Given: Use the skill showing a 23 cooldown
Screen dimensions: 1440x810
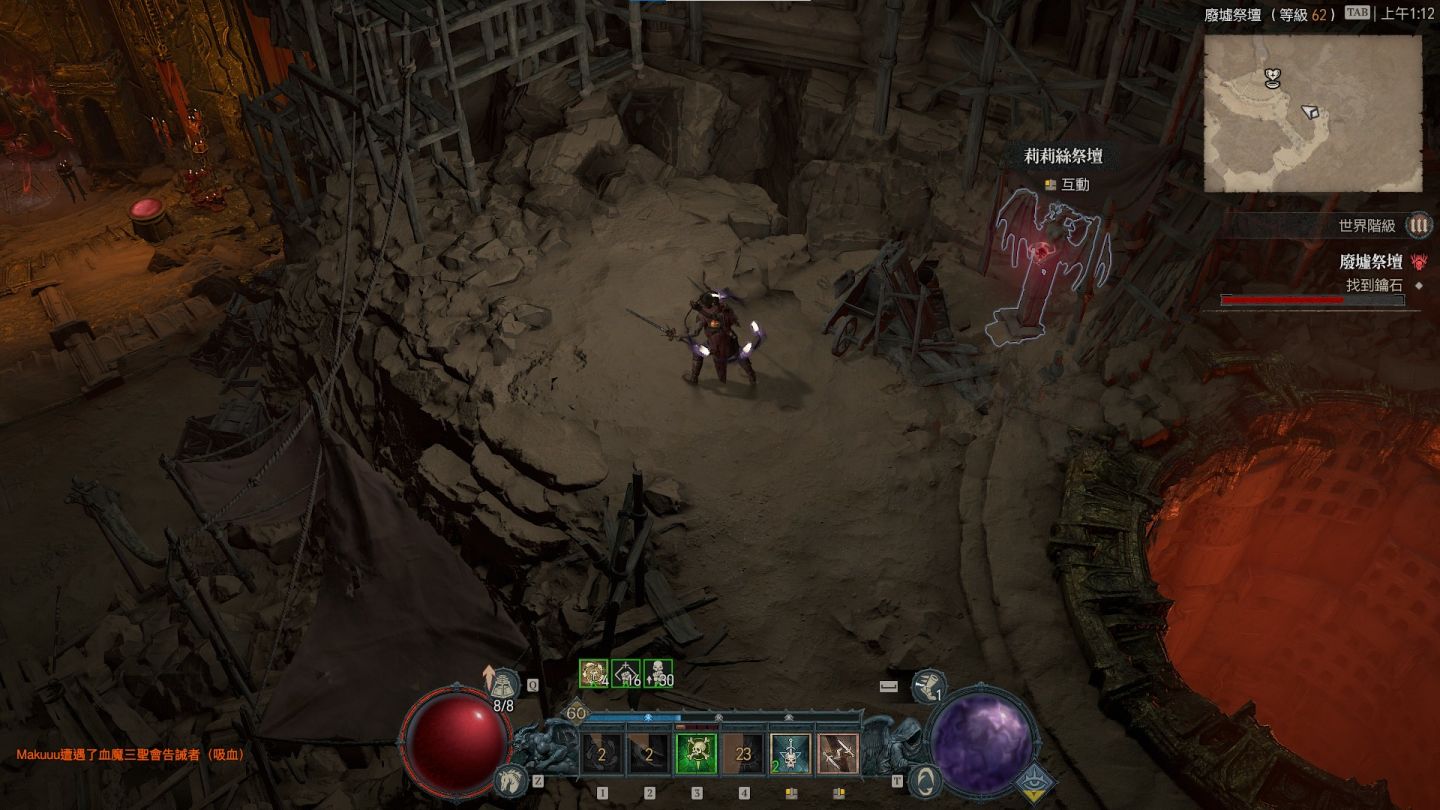Looking at the screenshot, I should pos(744,754).
